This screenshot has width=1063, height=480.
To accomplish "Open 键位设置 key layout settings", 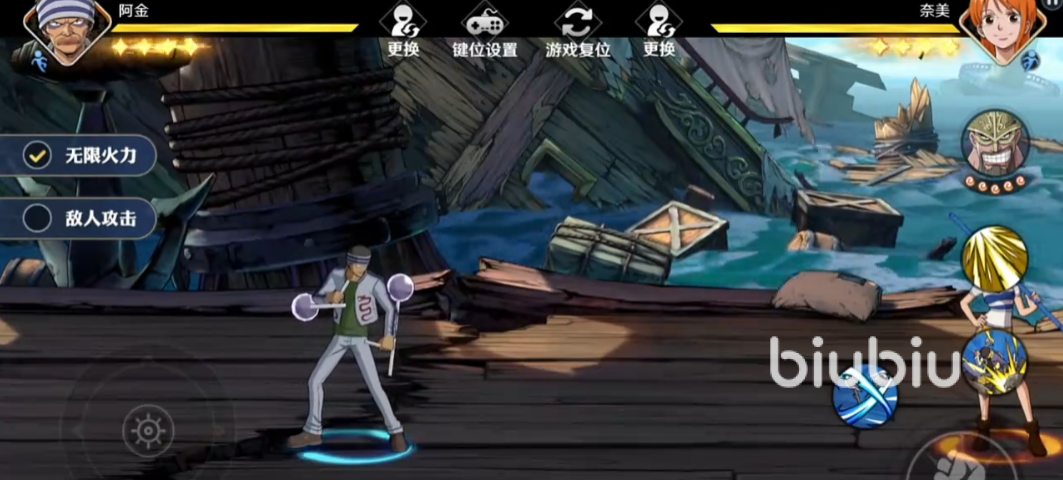I will tap(484, 30).
